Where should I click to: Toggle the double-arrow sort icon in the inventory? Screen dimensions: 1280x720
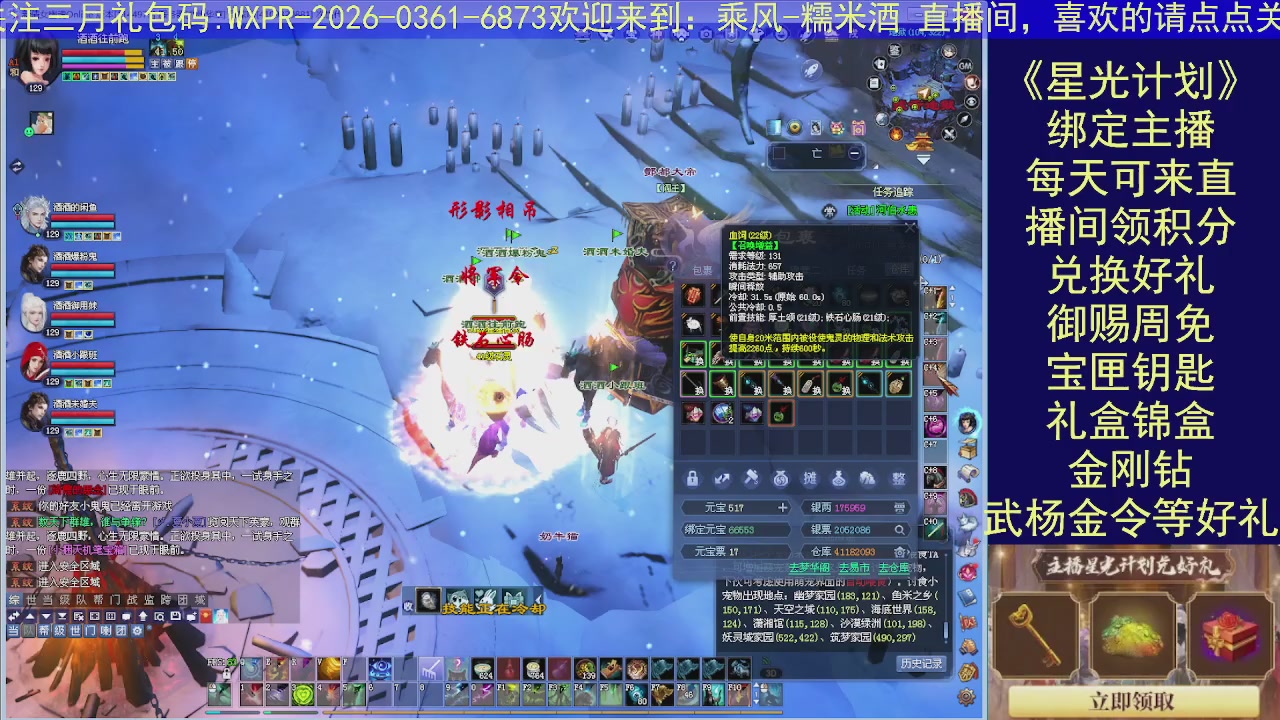(722, 479)
